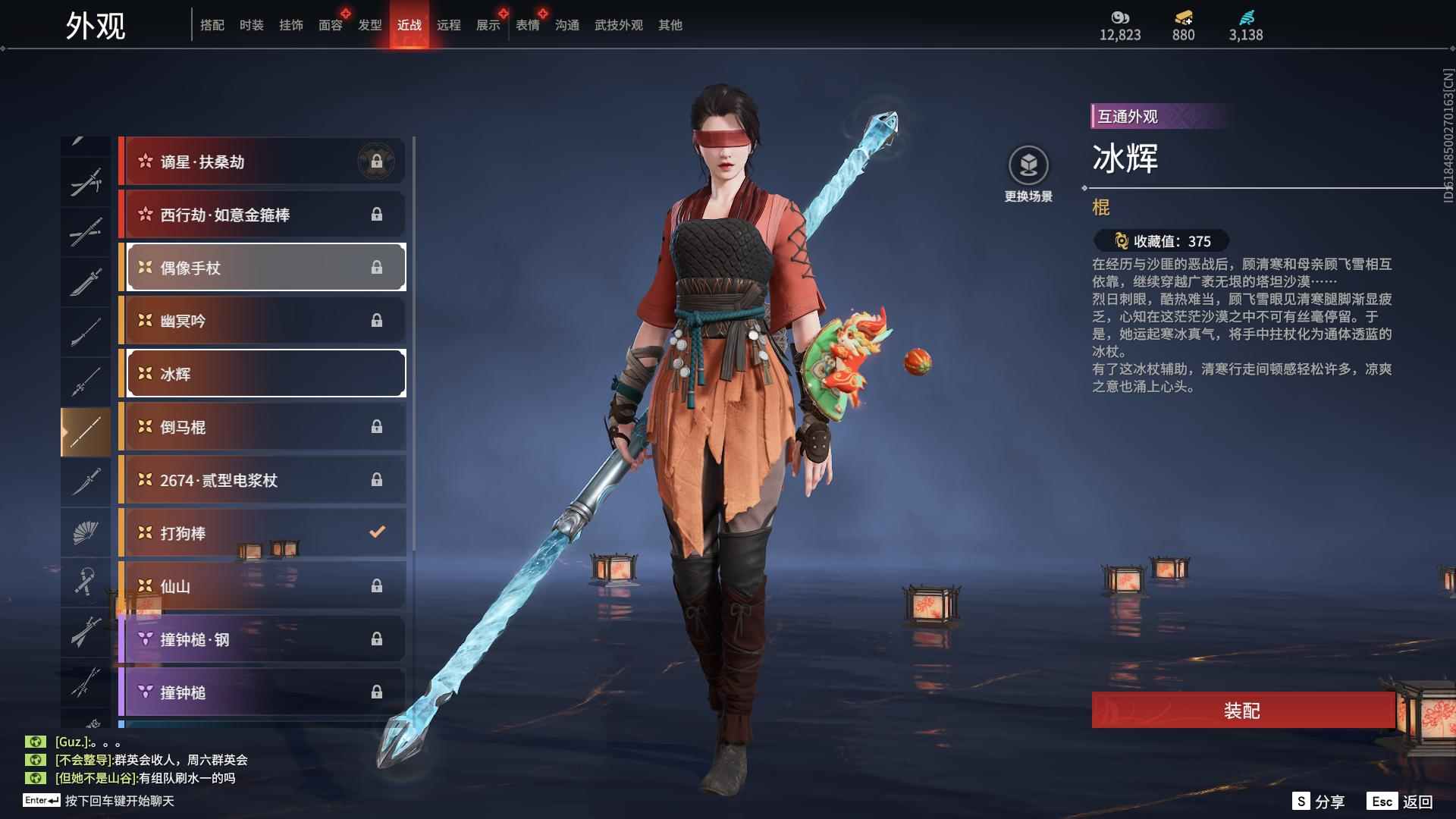Click the highlighted staff weapon category icon
The image size is (1456, 819).
(x=86, y=431)
